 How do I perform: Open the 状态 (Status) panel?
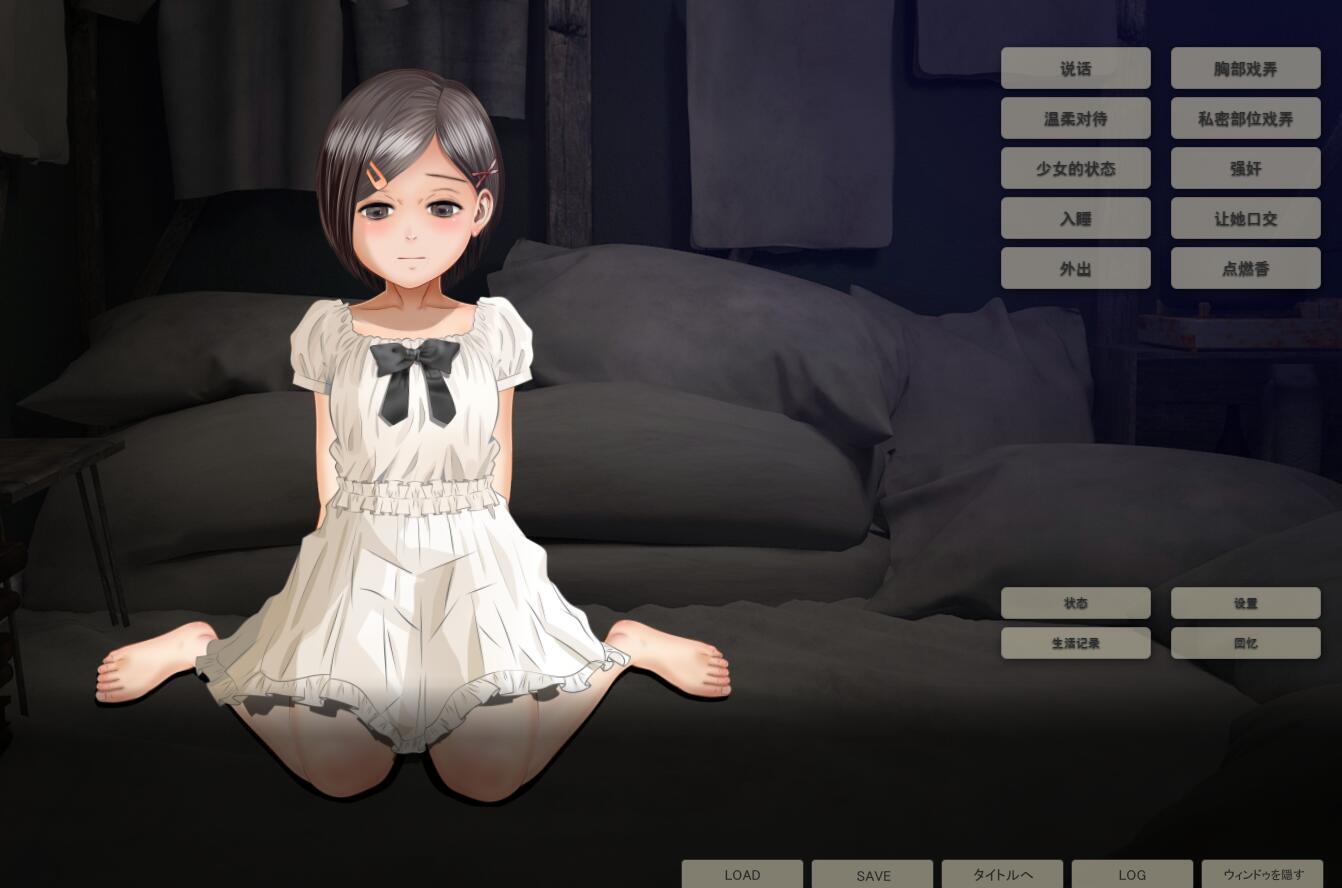pyautogui.click(x=1076, y=603)
